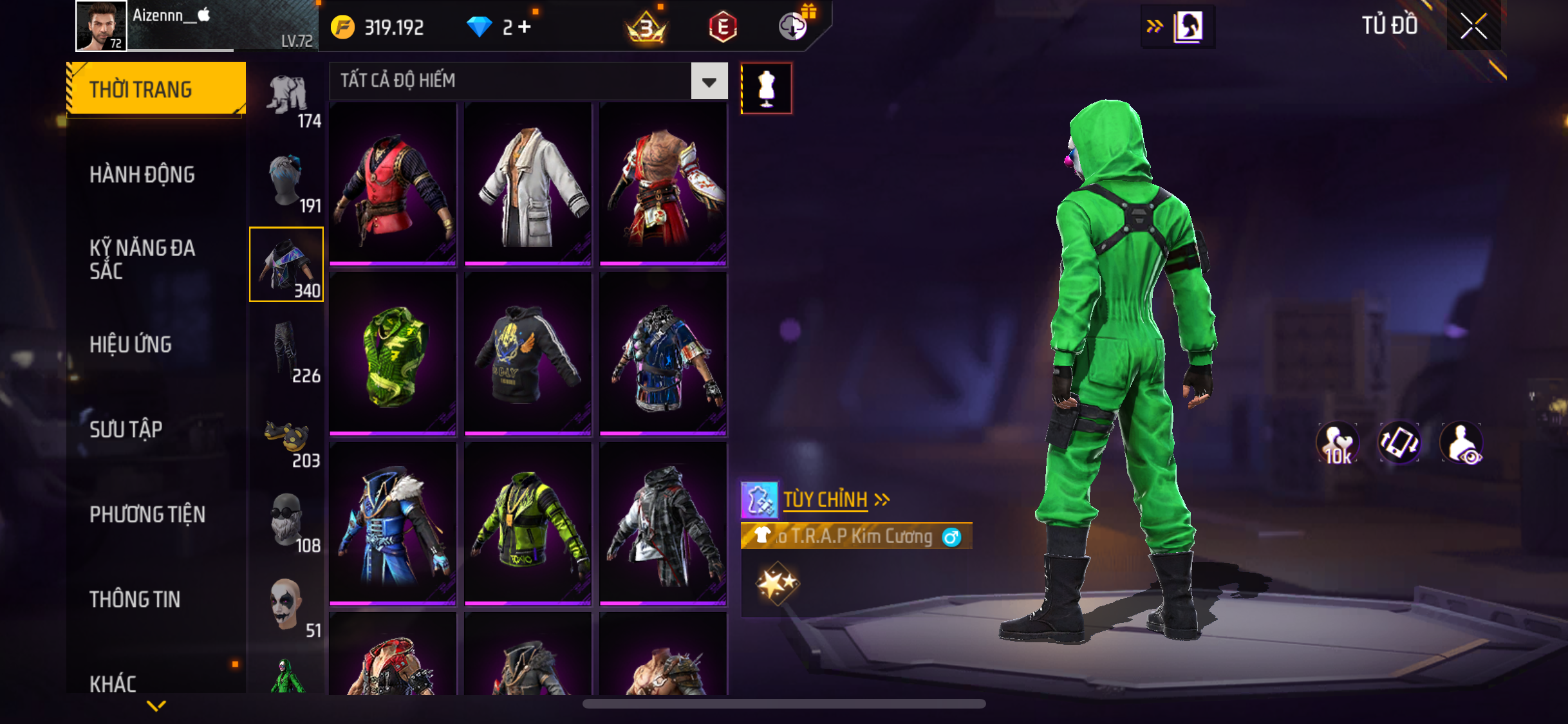
Task: Select the red vest outfit top
Action: pos(393,183)
